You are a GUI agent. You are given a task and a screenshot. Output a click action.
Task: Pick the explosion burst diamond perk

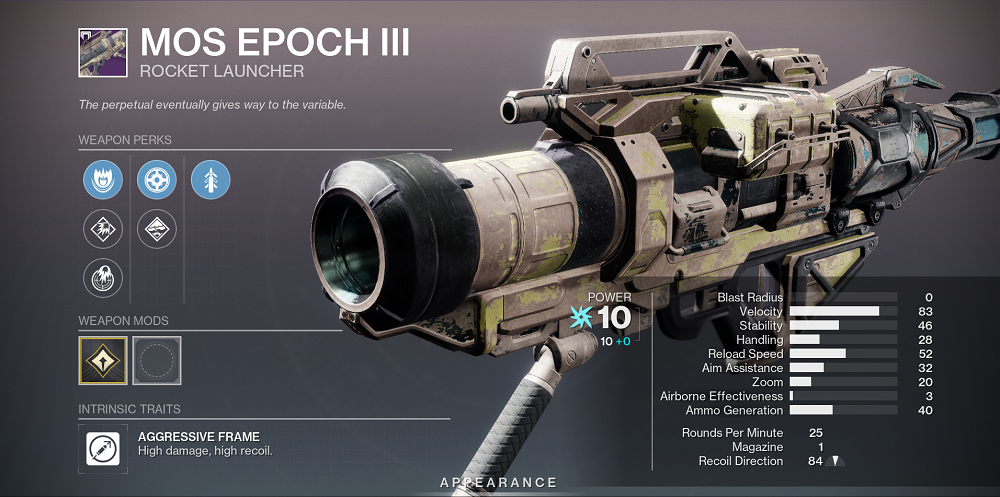[x=103, y=229]
